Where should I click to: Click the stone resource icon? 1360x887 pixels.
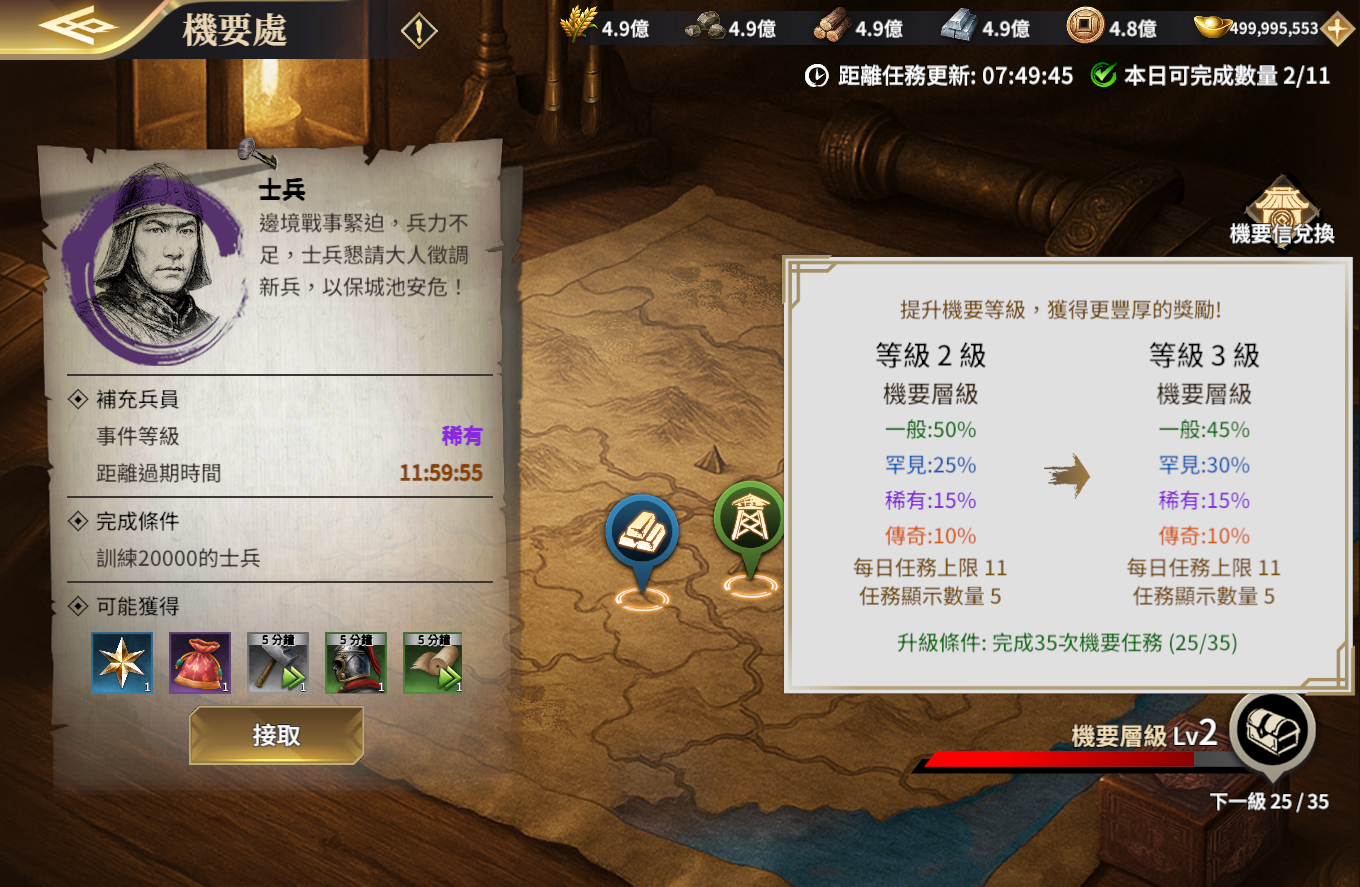click(702, 27)
